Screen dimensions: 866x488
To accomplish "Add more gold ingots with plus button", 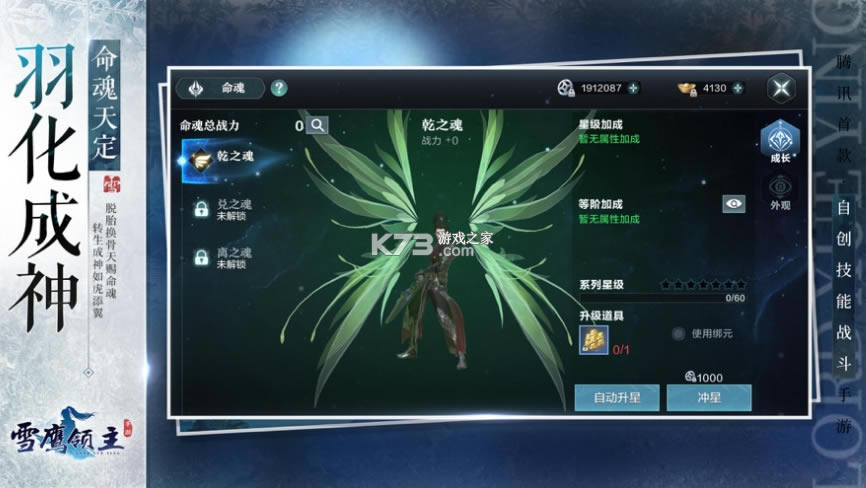I will click(x=738, y=88).
